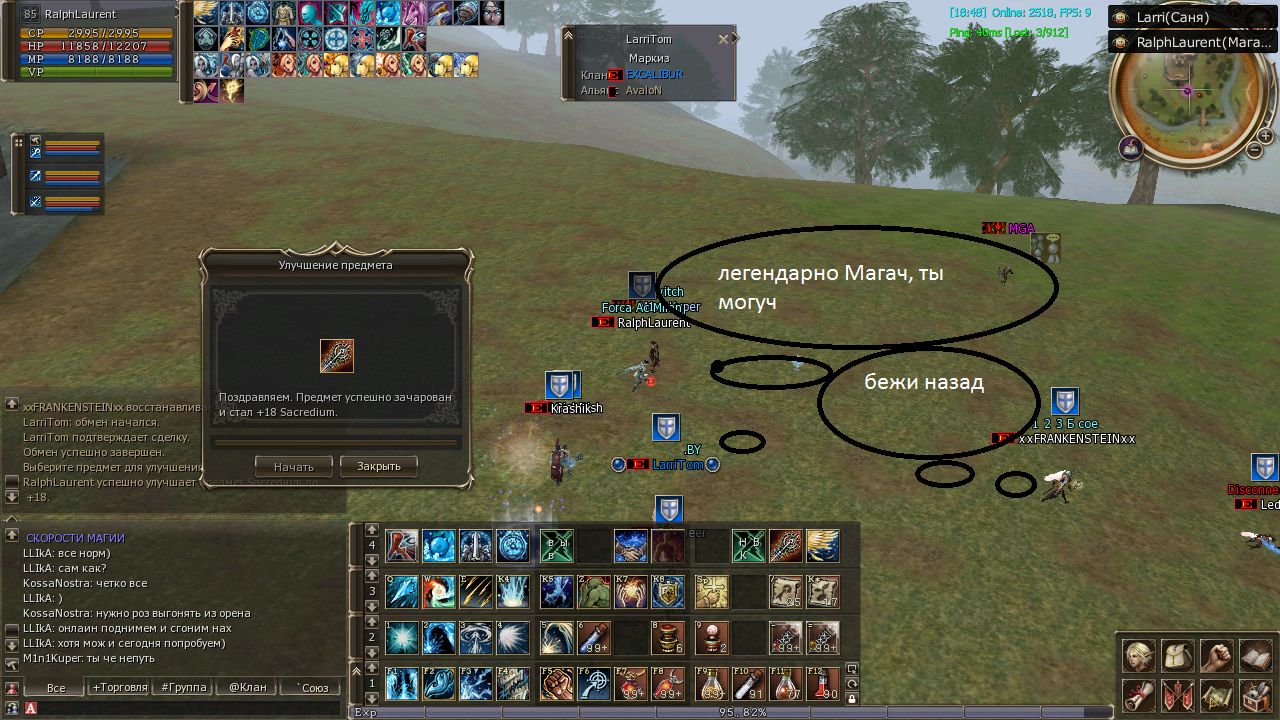Switch to the Все chat tab

pyautogui.click(x=56, y=688)
